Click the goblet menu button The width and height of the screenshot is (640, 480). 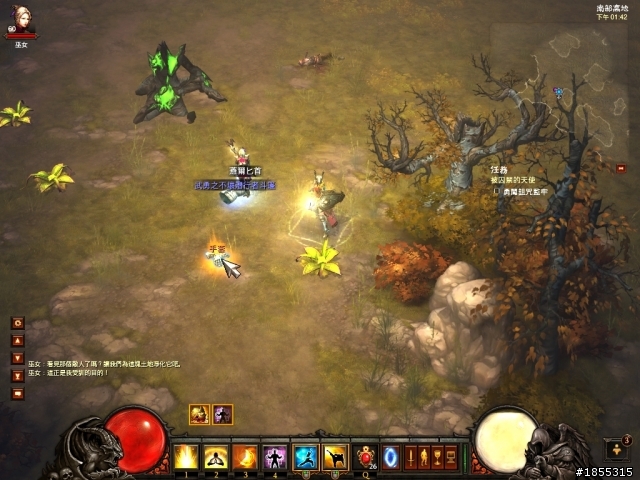coord(437,457)
